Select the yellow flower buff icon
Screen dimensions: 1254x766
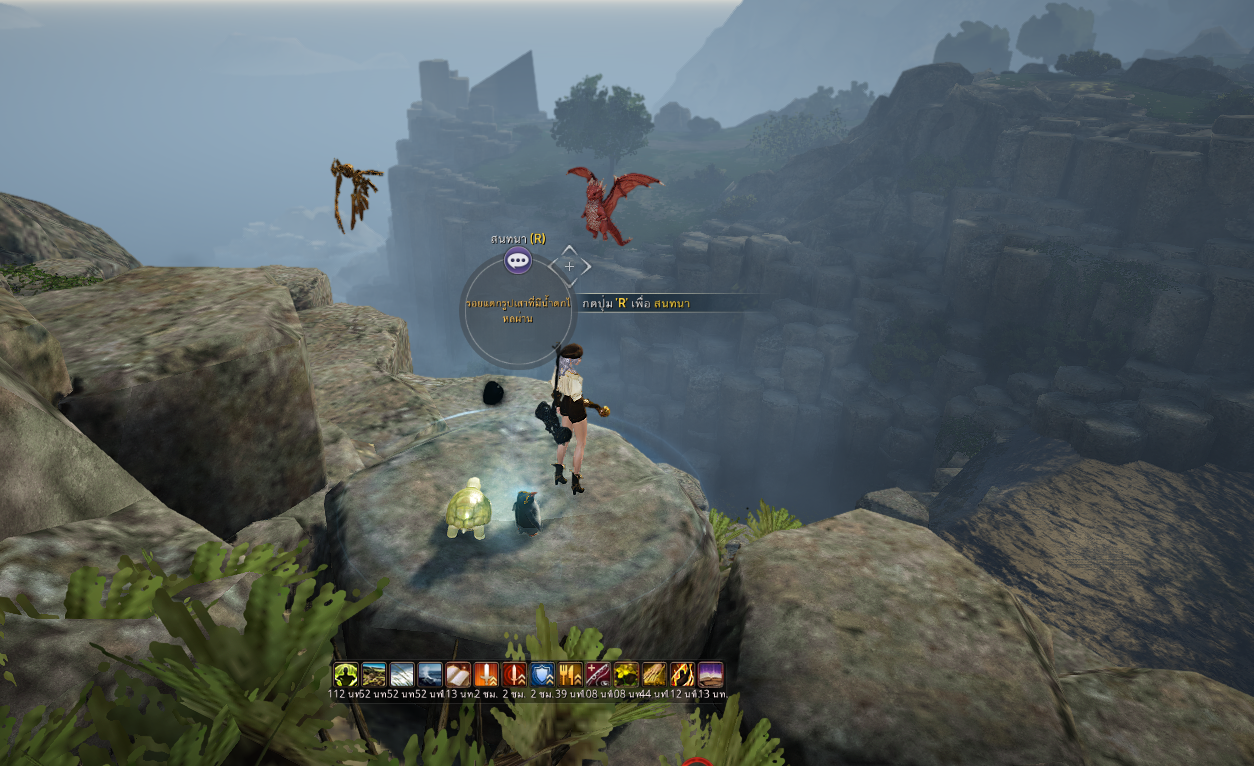point(626,674)
